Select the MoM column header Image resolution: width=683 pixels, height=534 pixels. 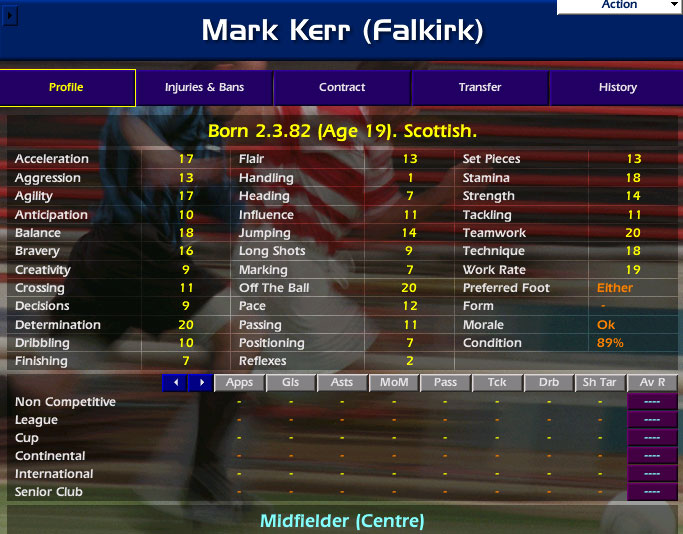click(x=393, y=382)
